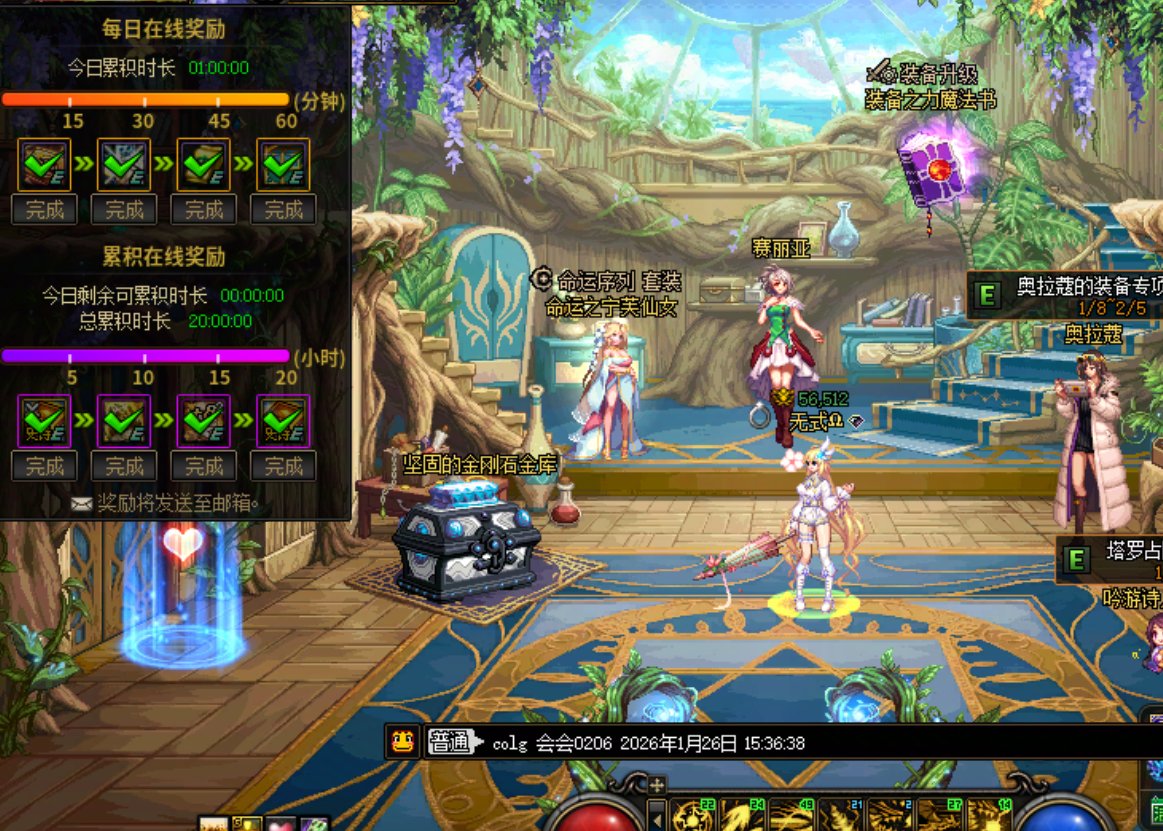
Task: Toggle the skill bar move-handle cross icon
Action: [656, 784]
